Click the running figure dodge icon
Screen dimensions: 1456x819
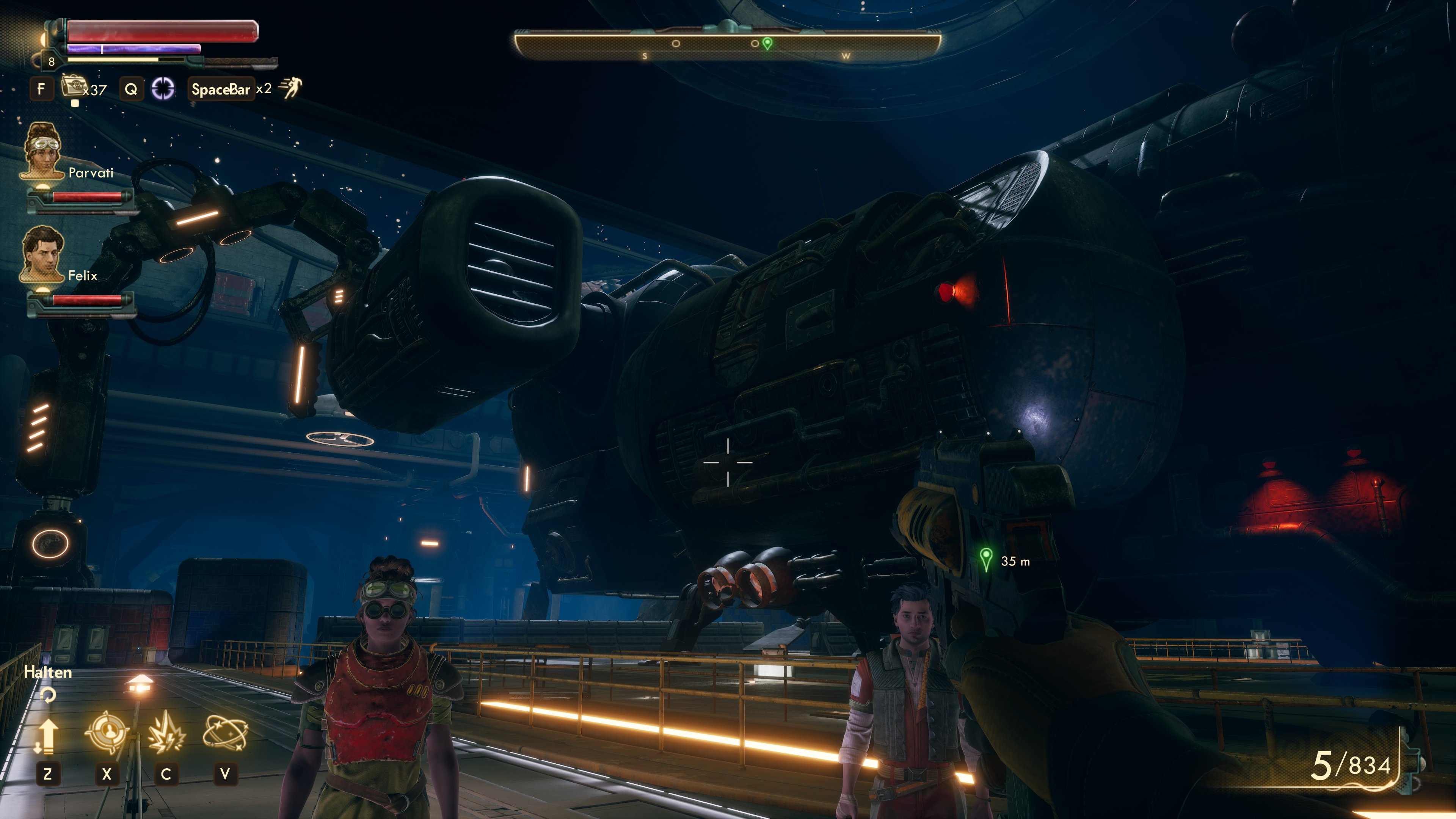pyautogui.click(x=290, y=88)
